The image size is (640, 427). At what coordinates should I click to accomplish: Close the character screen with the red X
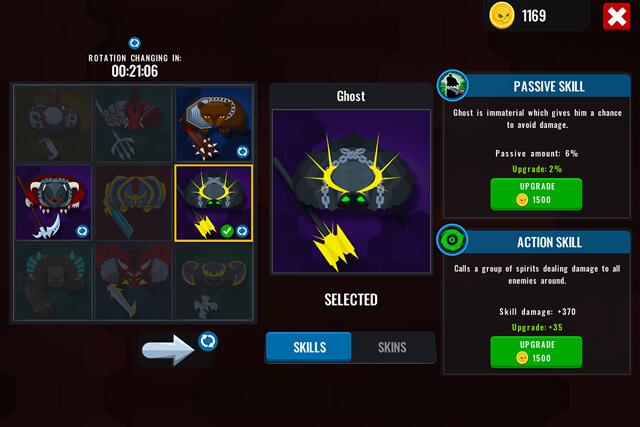click(x=615, y=16)
